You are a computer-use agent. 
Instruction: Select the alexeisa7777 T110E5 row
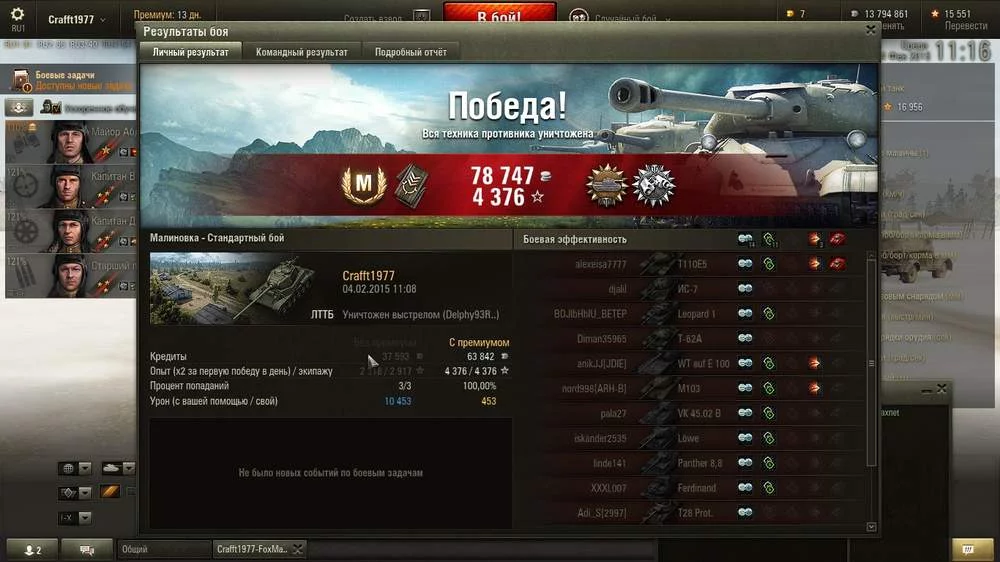(x=690, y=264)
